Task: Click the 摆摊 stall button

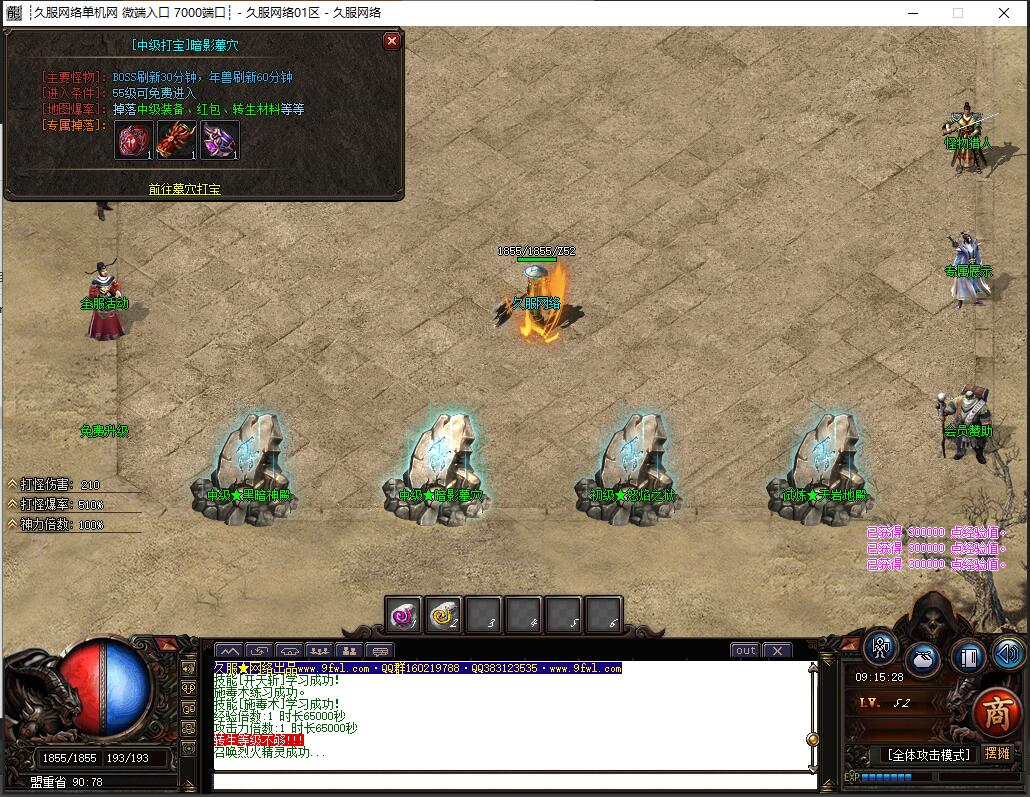Action: [x=997, y=753]
